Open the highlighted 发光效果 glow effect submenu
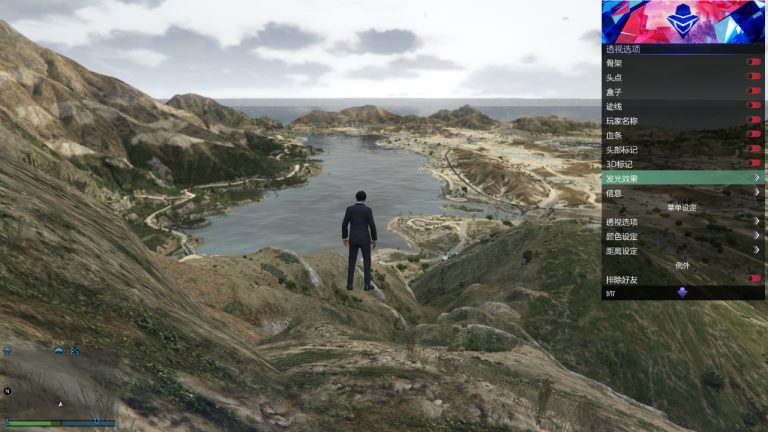This screenshot has height=432, width=768. (x=683, y=178)
